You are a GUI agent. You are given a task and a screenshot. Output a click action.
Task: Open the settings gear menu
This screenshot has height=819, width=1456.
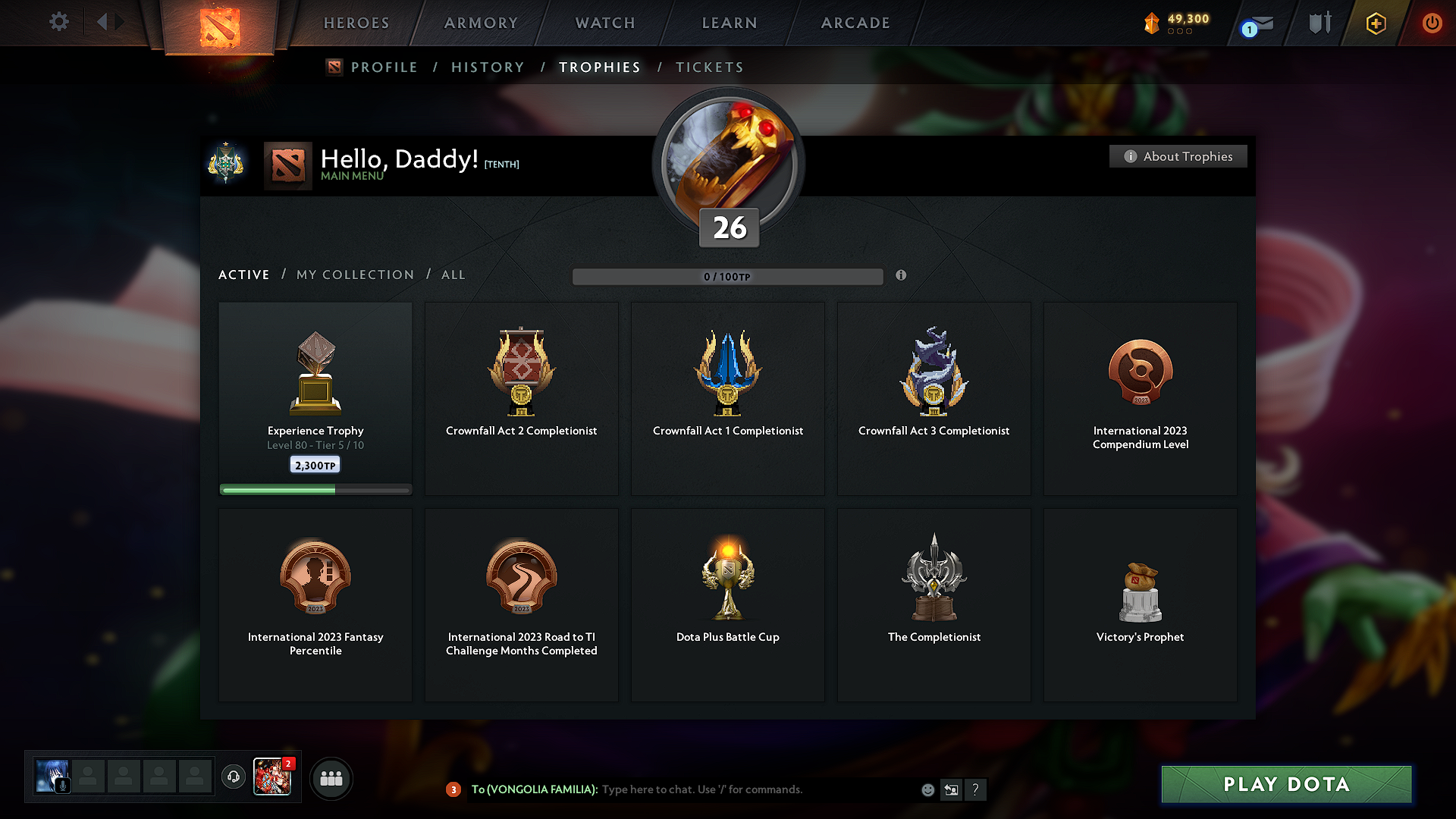pyautogui.click(x=58, y=22)
